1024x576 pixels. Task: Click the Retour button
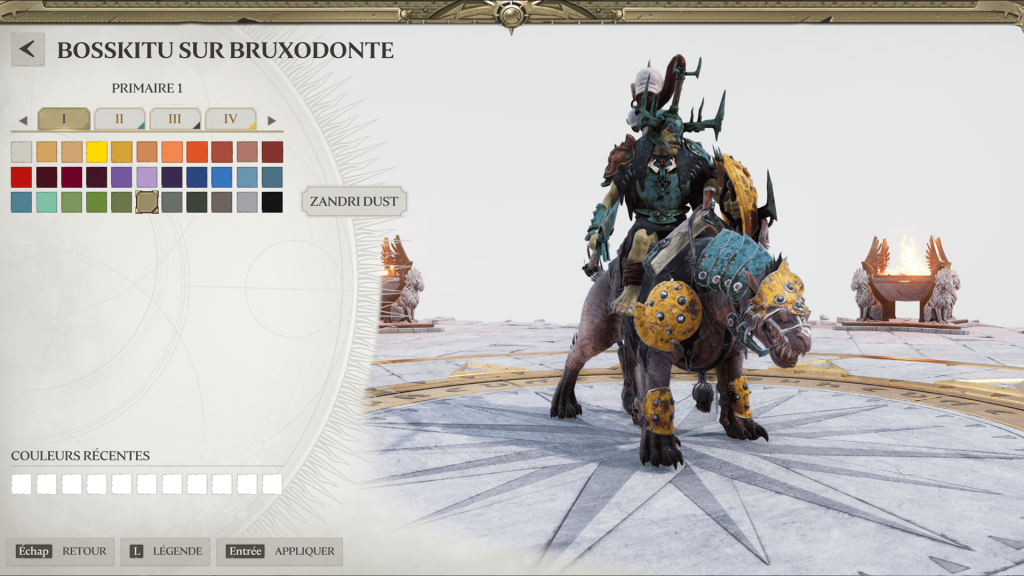click(x=61, y=551)
